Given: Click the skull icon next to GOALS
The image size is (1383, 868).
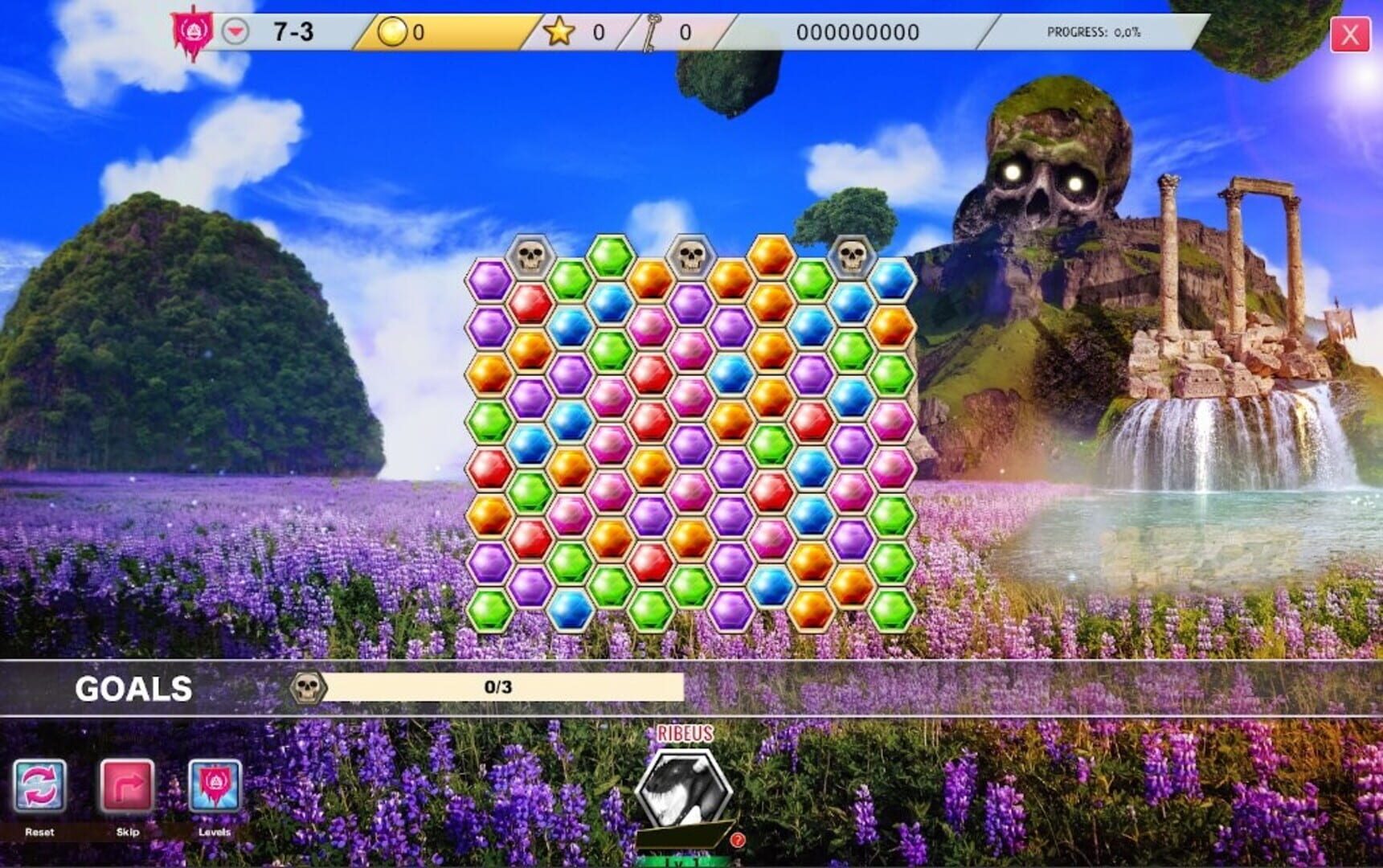Looking at the screenshot, I should 305,687.
